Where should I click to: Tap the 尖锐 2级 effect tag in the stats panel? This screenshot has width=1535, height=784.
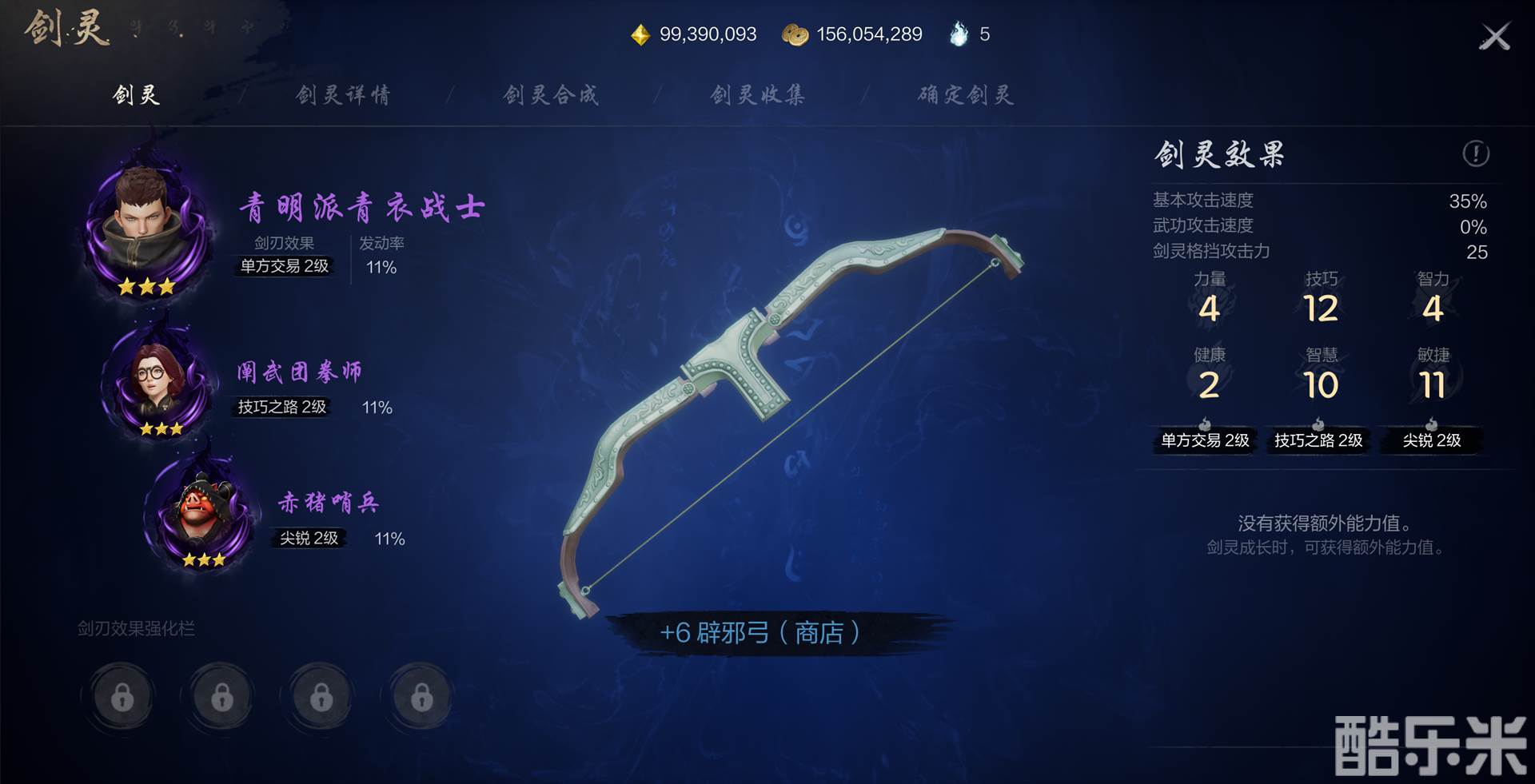pyautogui.click(x=1431, y=440)
